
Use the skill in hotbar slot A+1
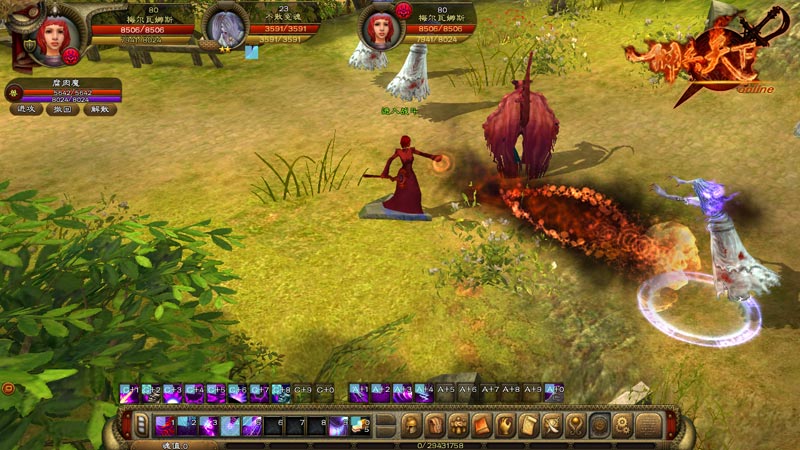(x=359, y=394)
